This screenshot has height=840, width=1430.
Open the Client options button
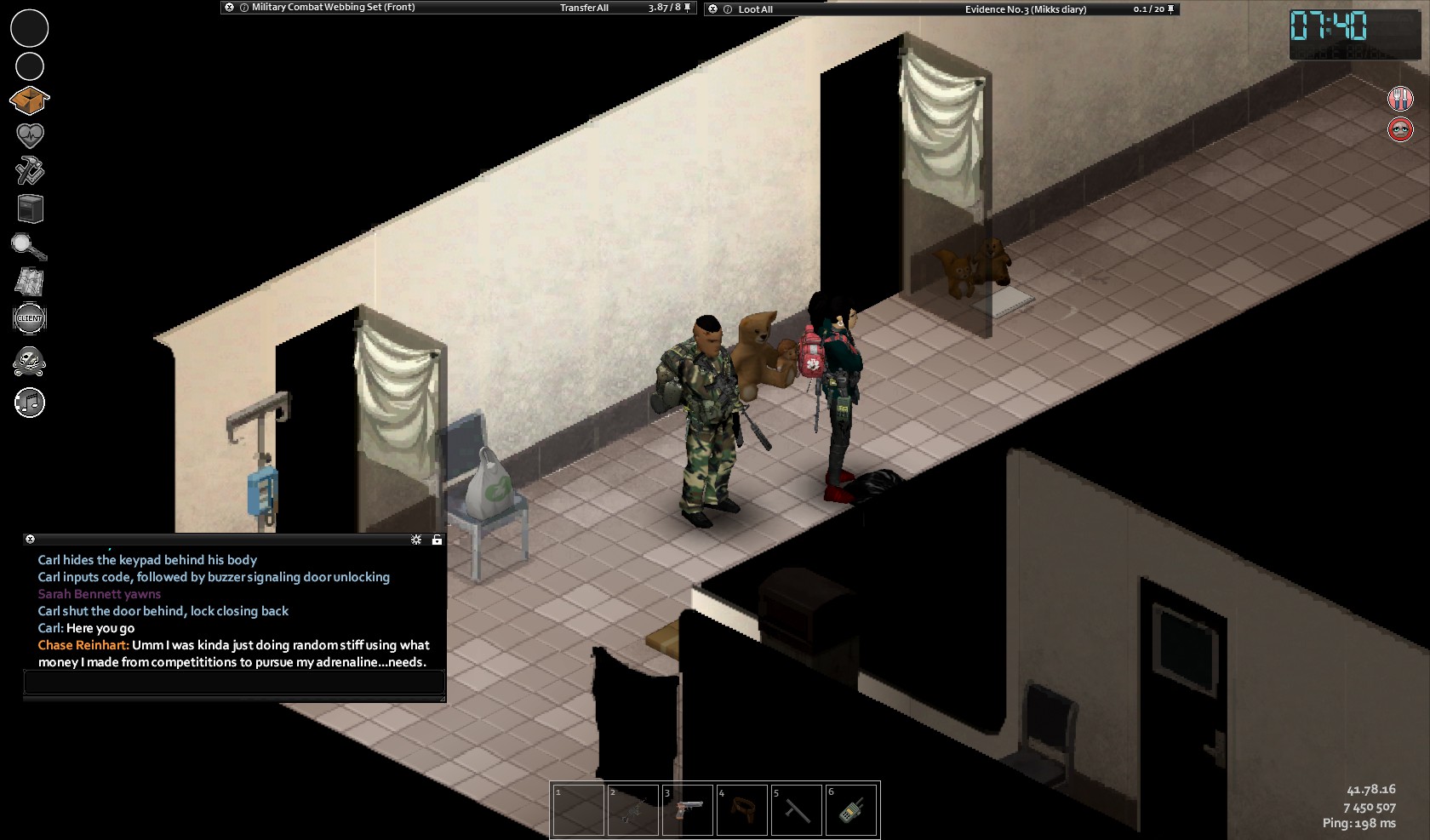(x=30, y=318)
